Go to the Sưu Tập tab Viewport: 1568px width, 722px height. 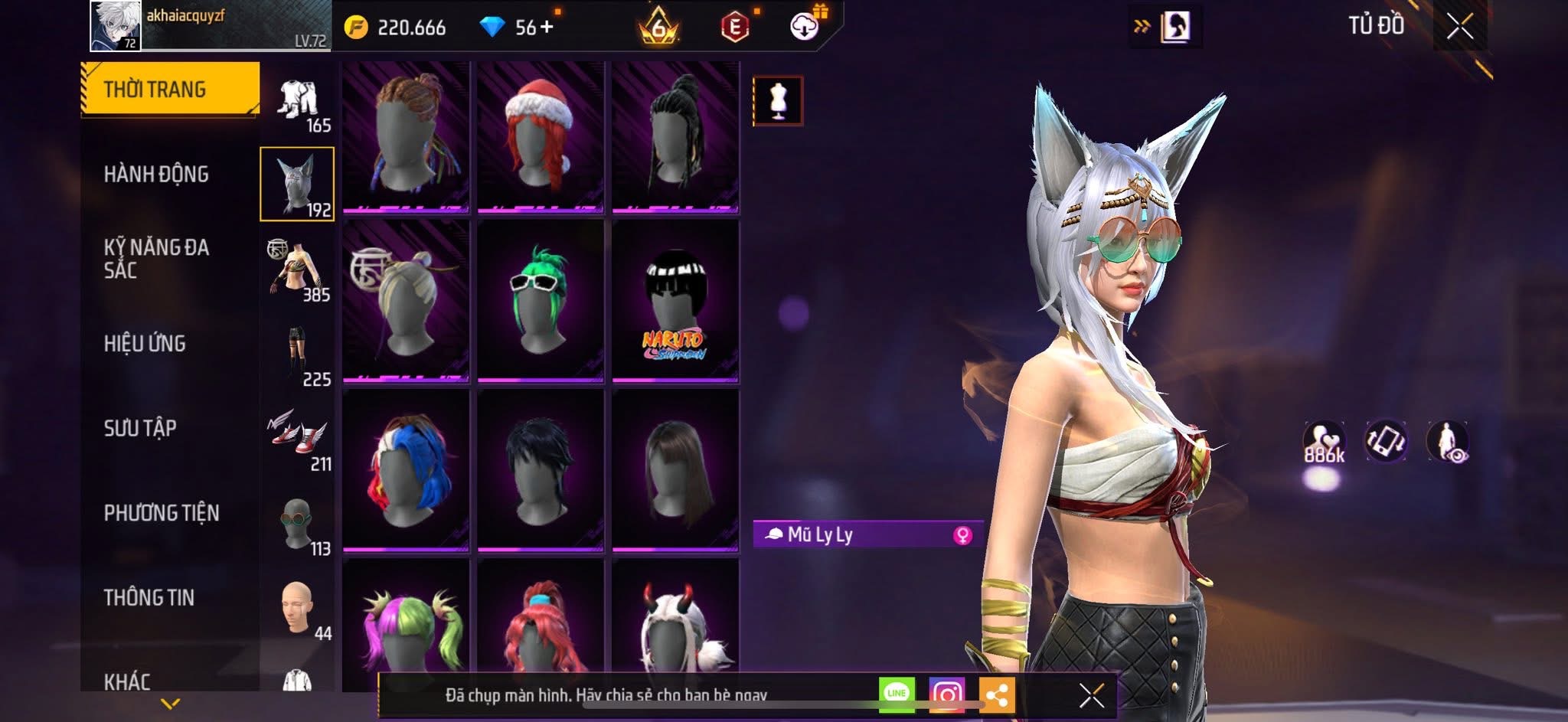click(x=140, y=428)
